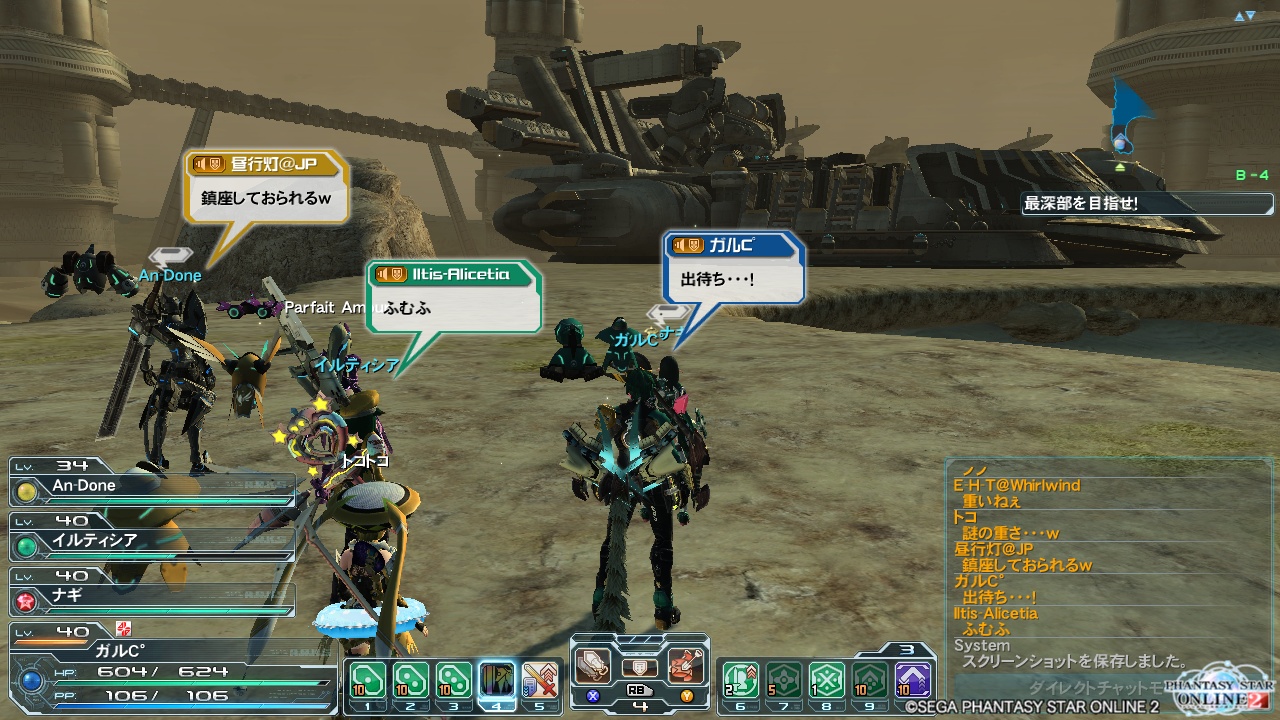Select party member イルティシア in the party list

coord(152,542)
